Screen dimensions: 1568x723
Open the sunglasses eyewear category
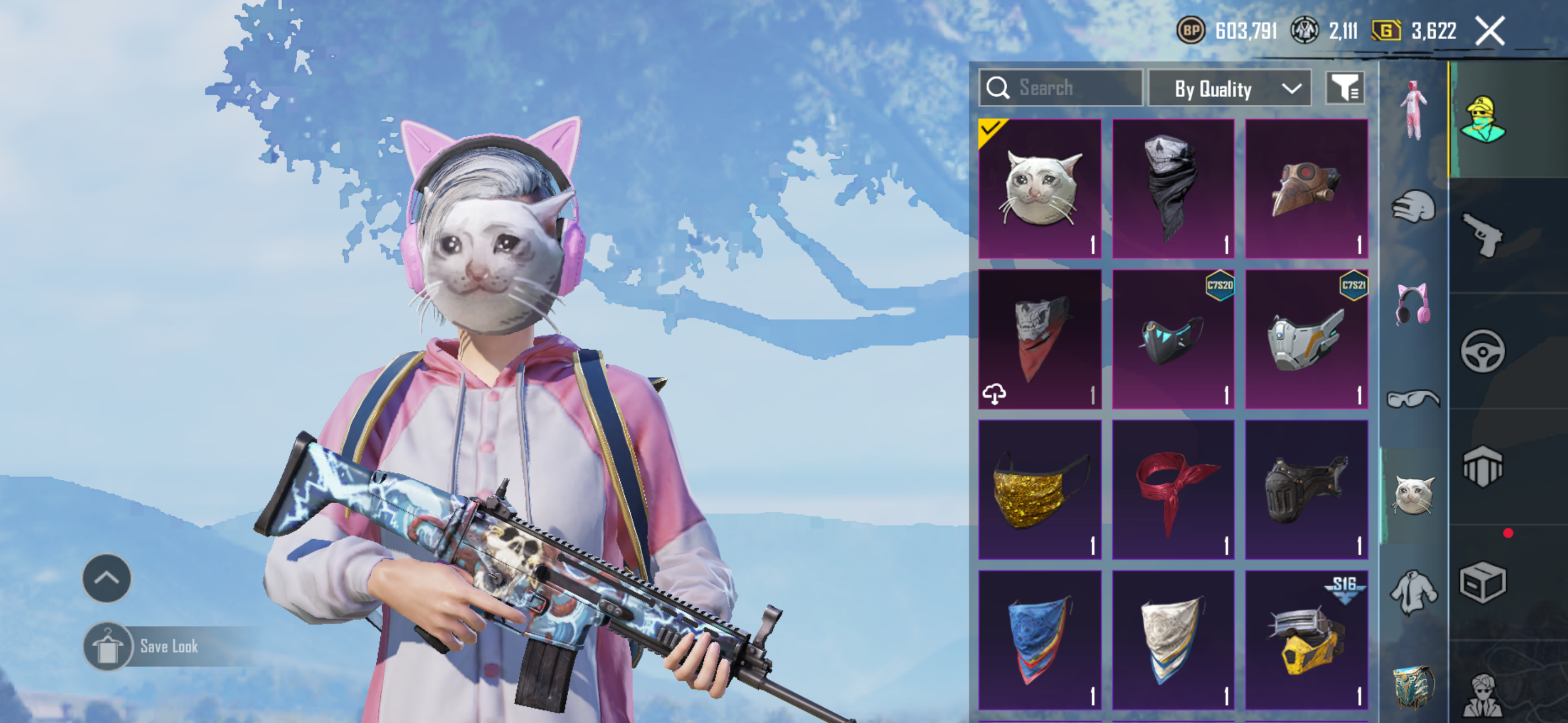click(1413, 399)
